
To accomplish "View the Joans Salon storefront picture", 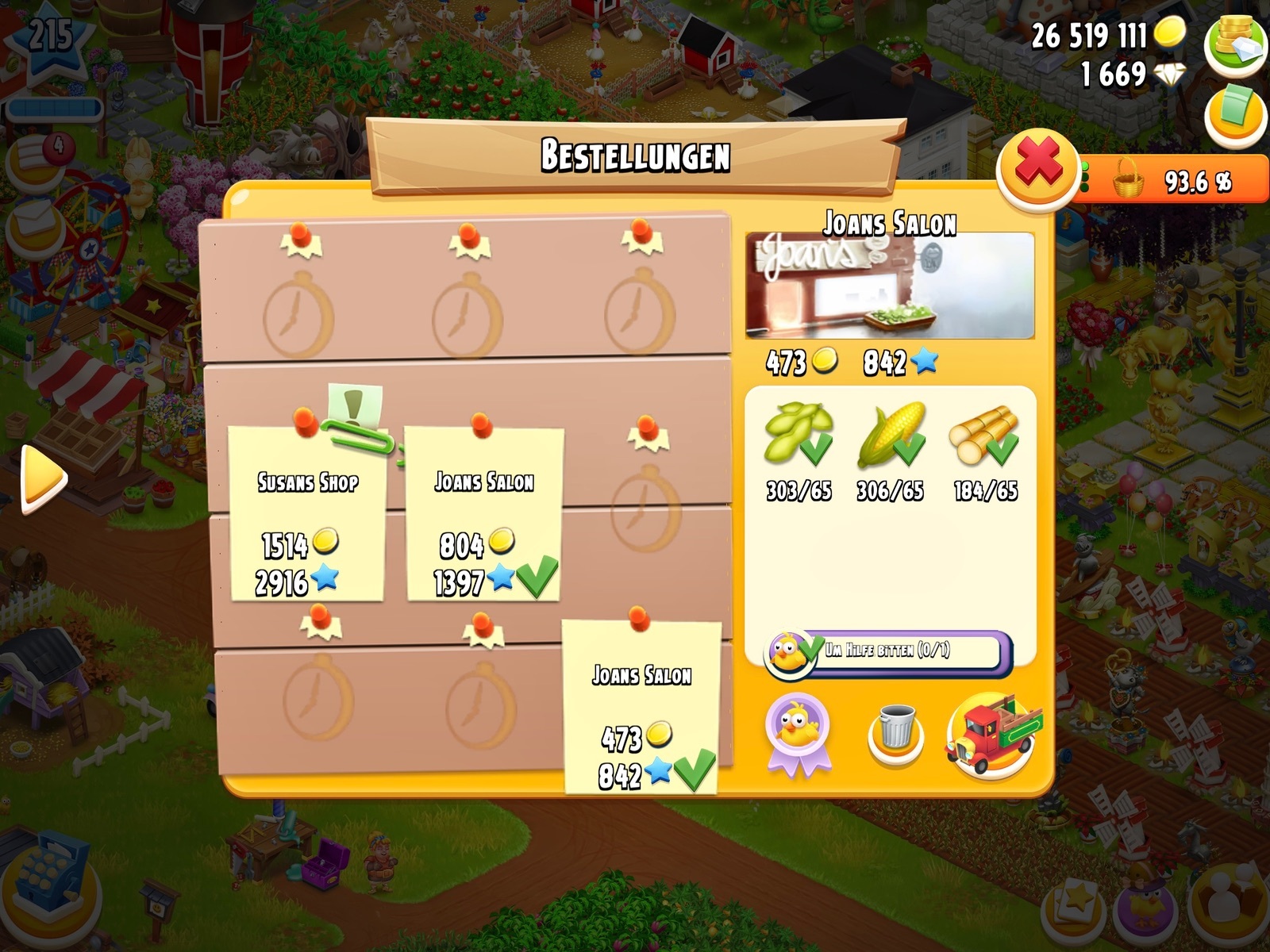I will click(x=890, y=286).
